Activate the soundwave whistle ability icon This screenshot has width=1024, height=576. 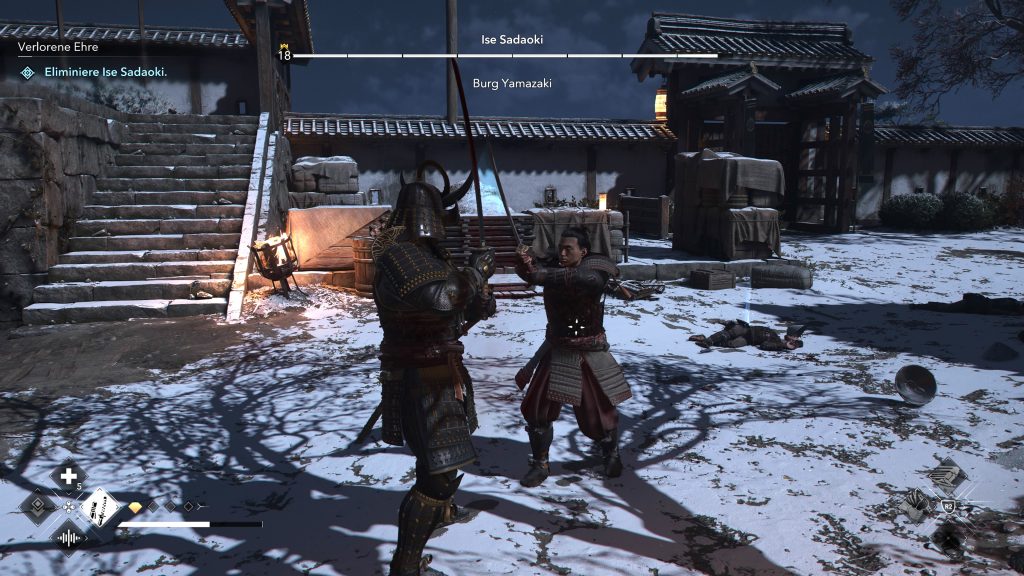point(68,539)
